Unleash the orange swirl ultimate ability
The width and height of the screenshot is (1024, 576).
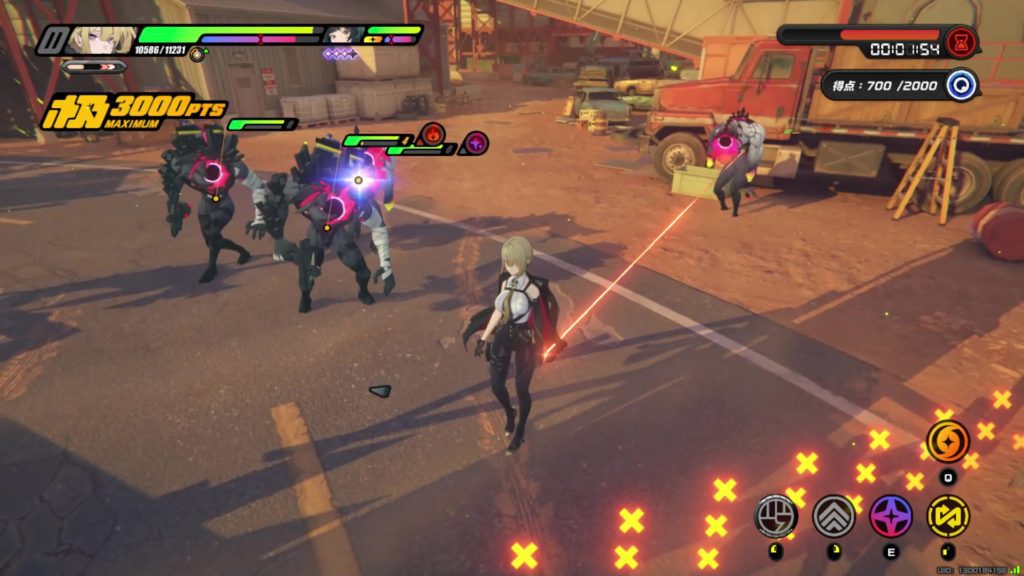point(947,441)
